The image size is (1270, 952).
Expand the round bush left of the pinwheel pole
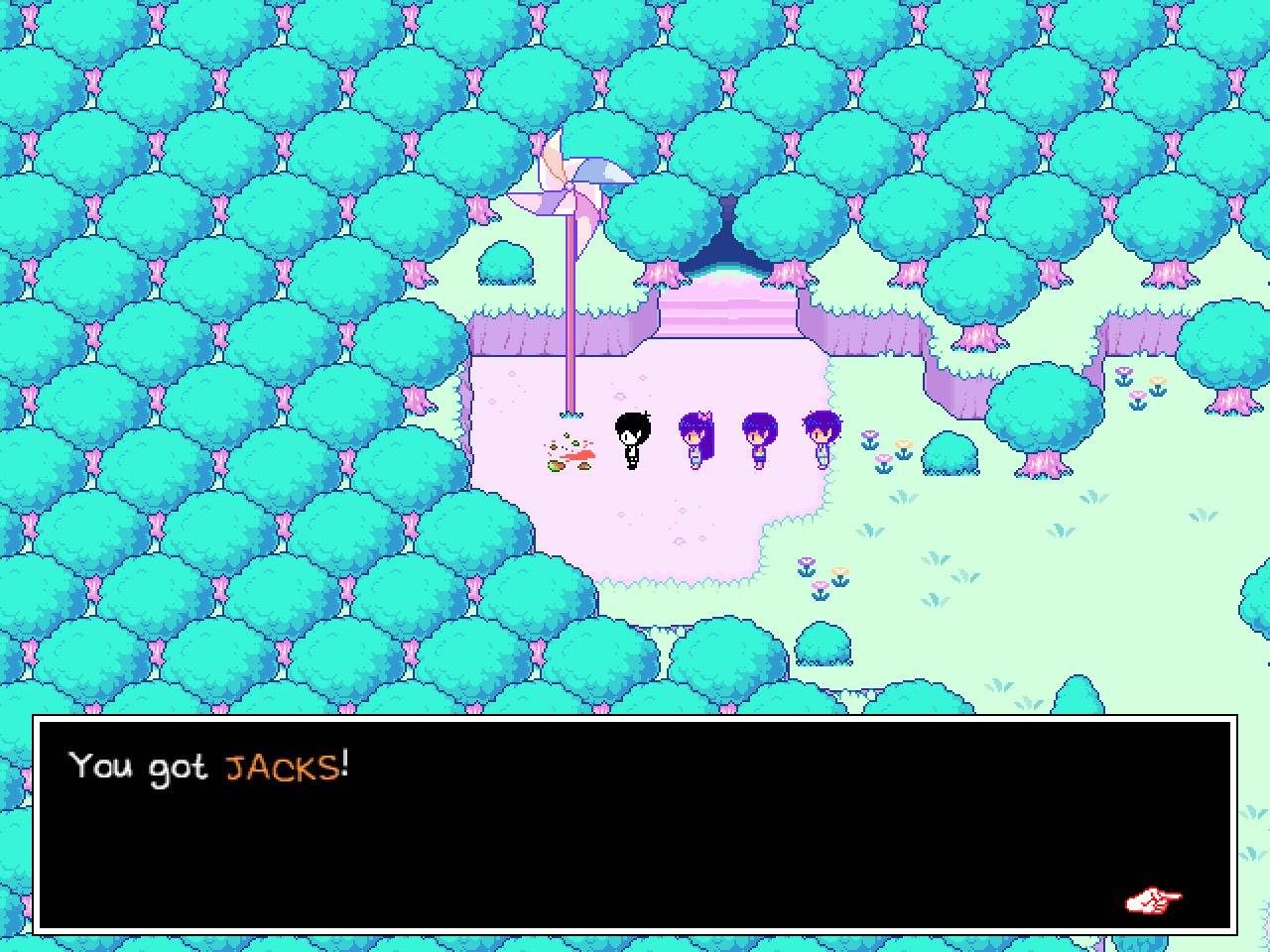coord(506,263)
